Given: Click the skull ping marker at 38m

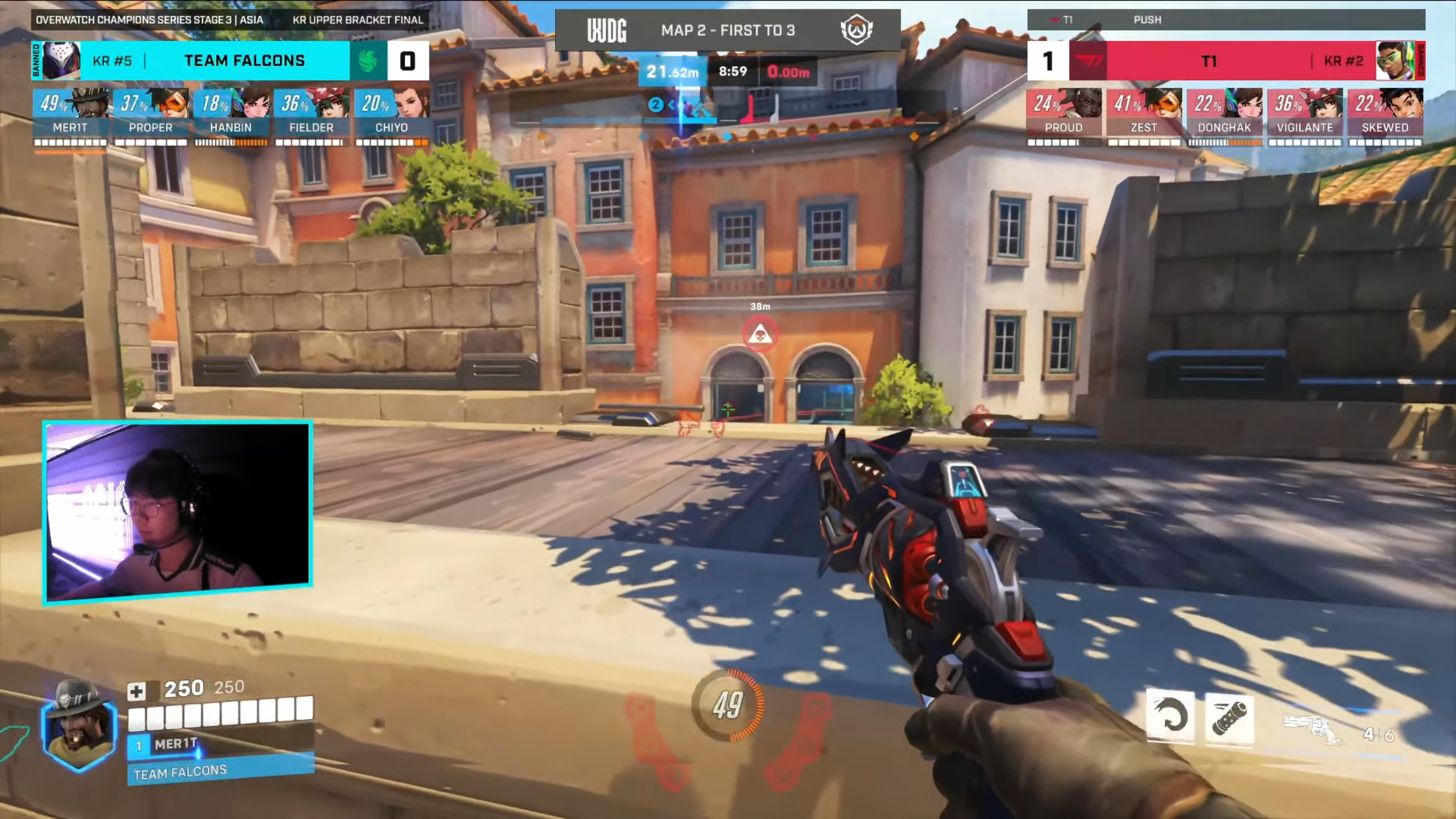Looking at the screenshot, I should point(760,335).
